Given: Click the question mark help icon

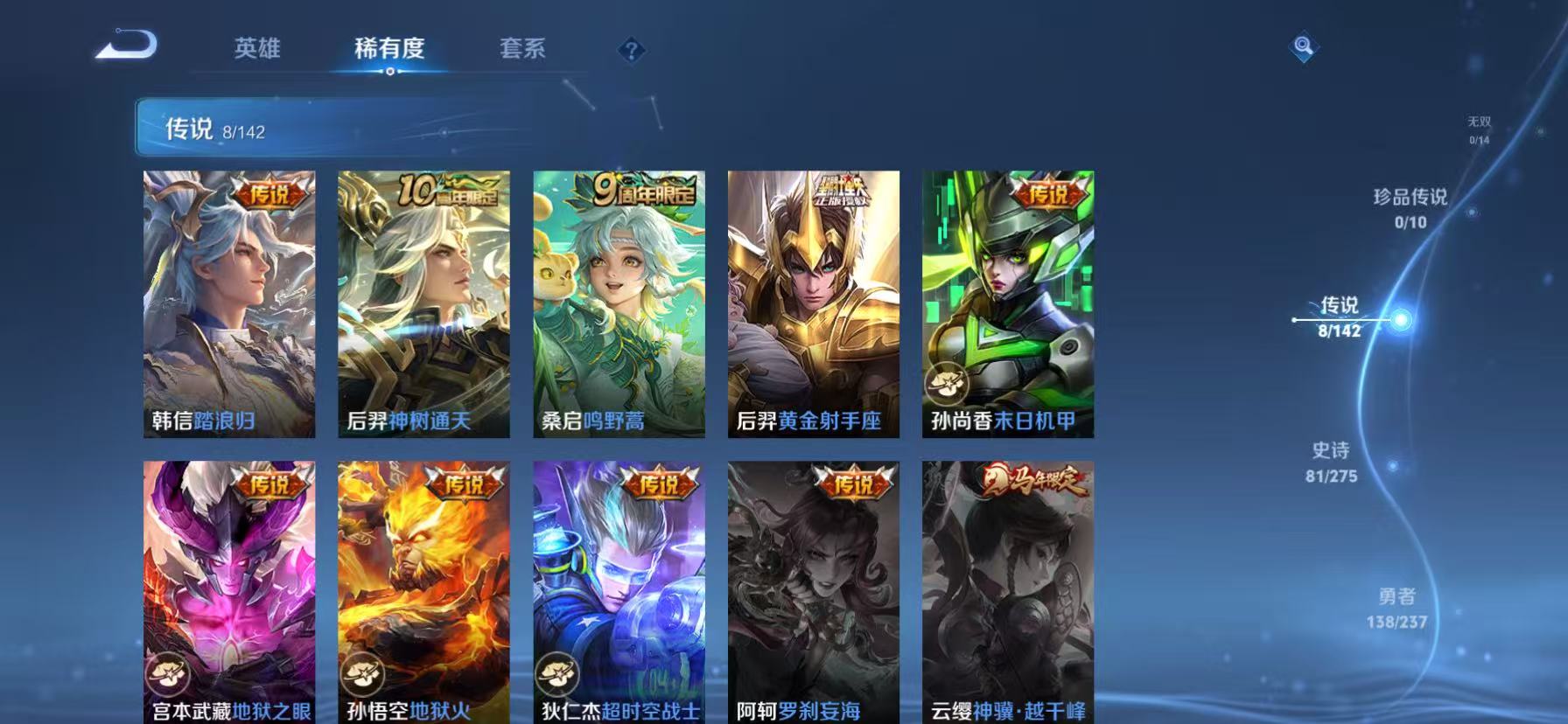Looking at the screenshot, I should (630, 50).
